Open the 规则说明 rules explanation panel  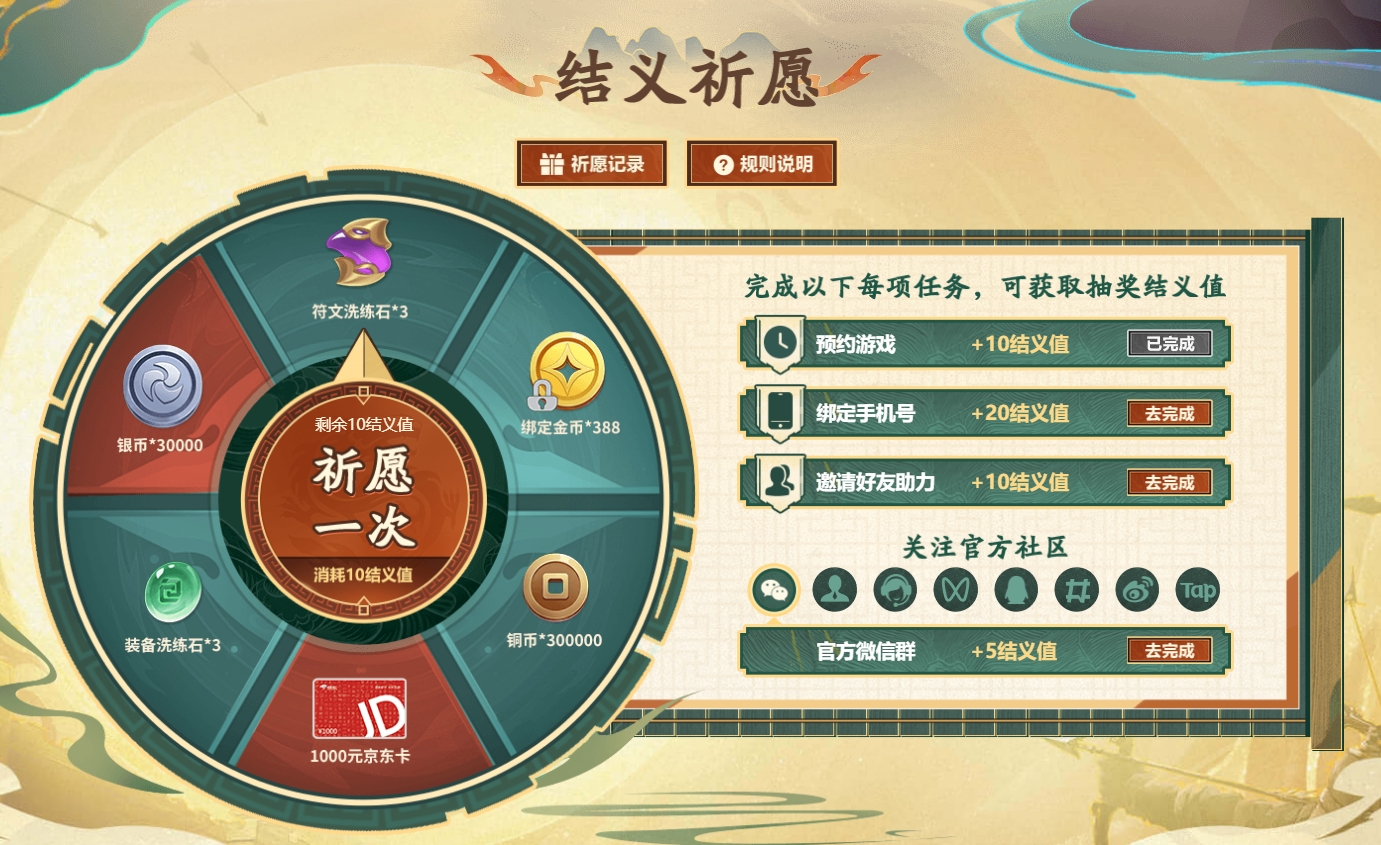(x=761, y=163)
